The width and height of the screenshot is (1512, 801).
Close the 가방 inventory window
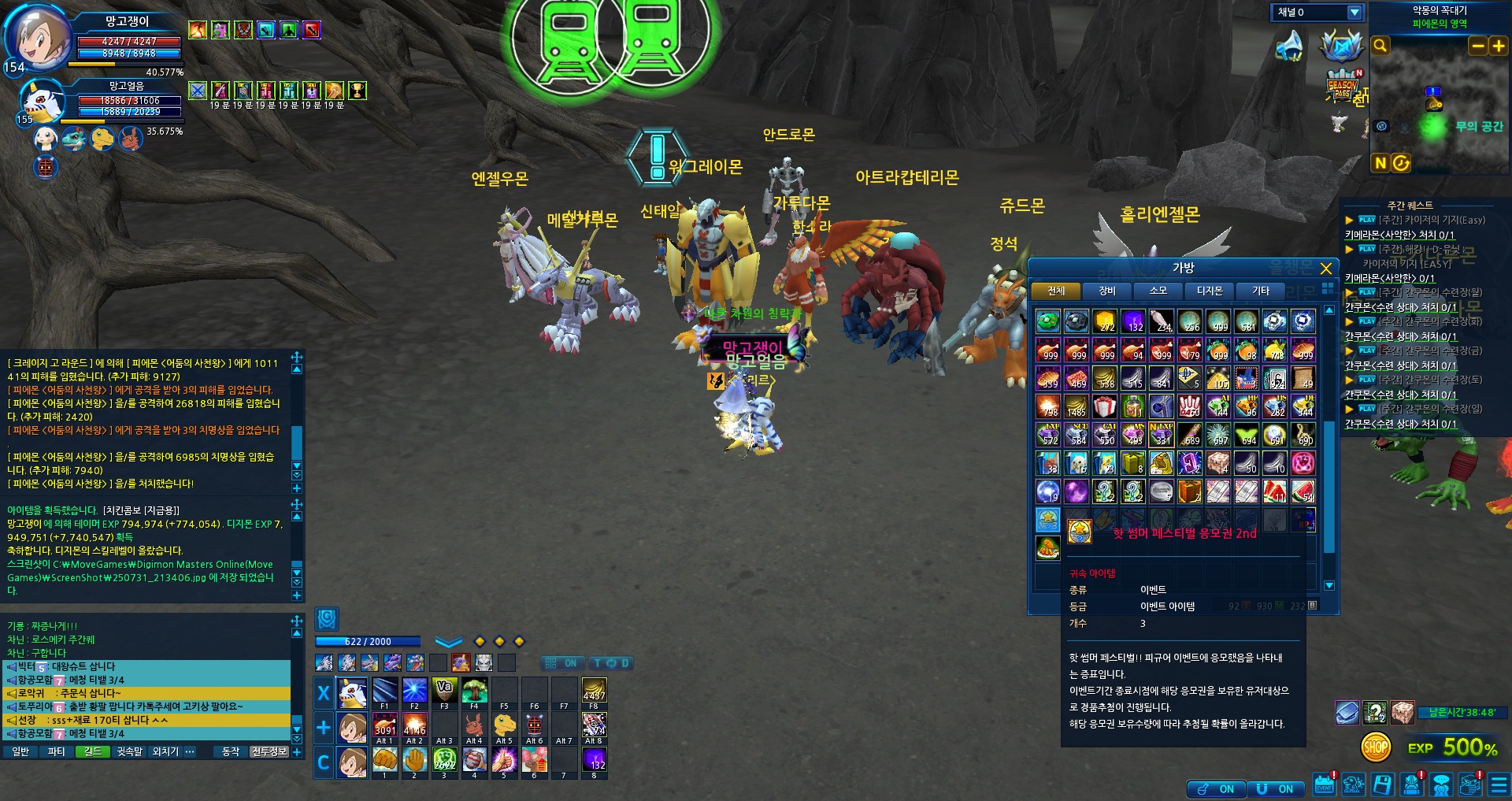tap(1326, 269)
